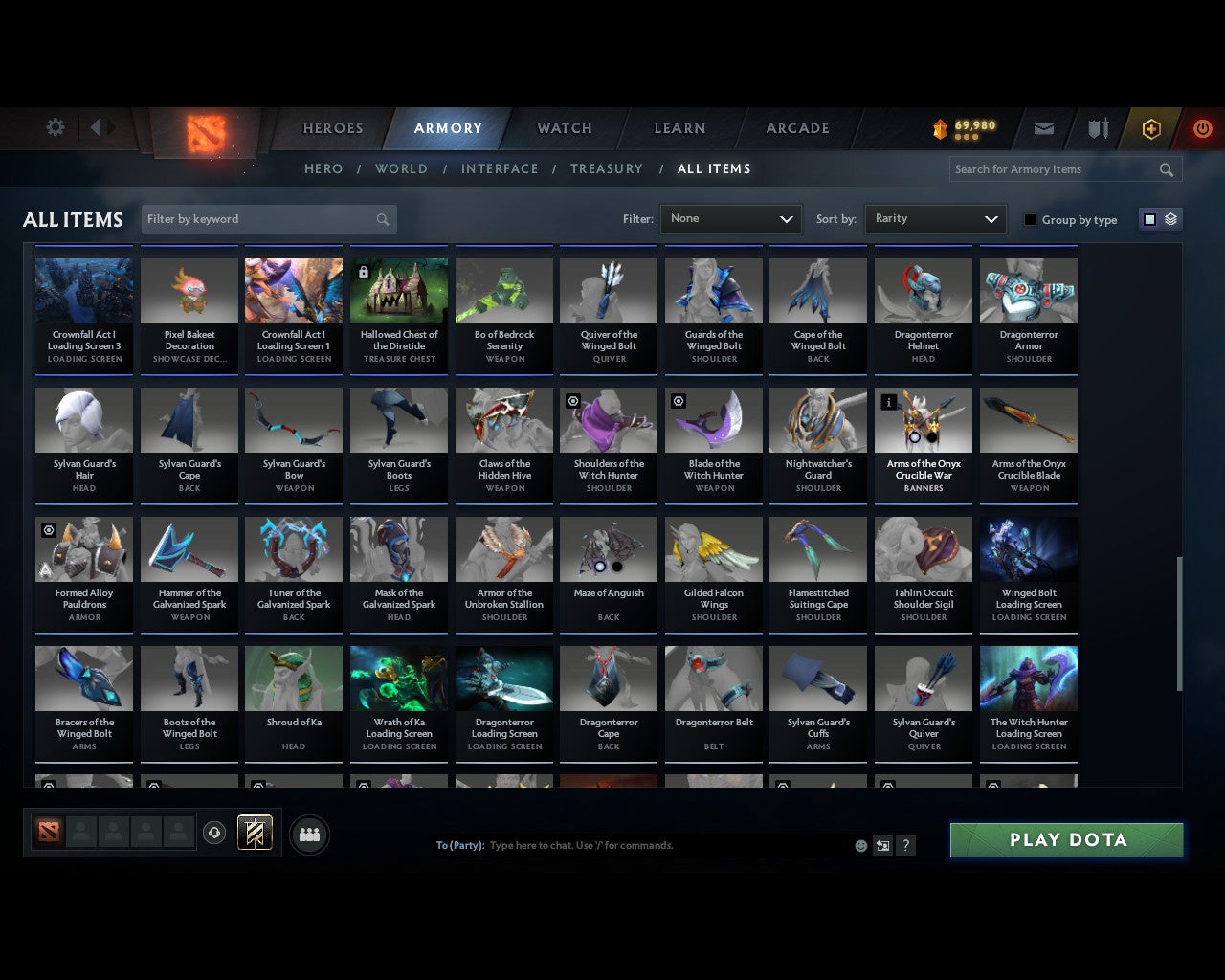Open the mail notifications icon
This screenshot has height=980, width=1225.
tap(1043, 127)
